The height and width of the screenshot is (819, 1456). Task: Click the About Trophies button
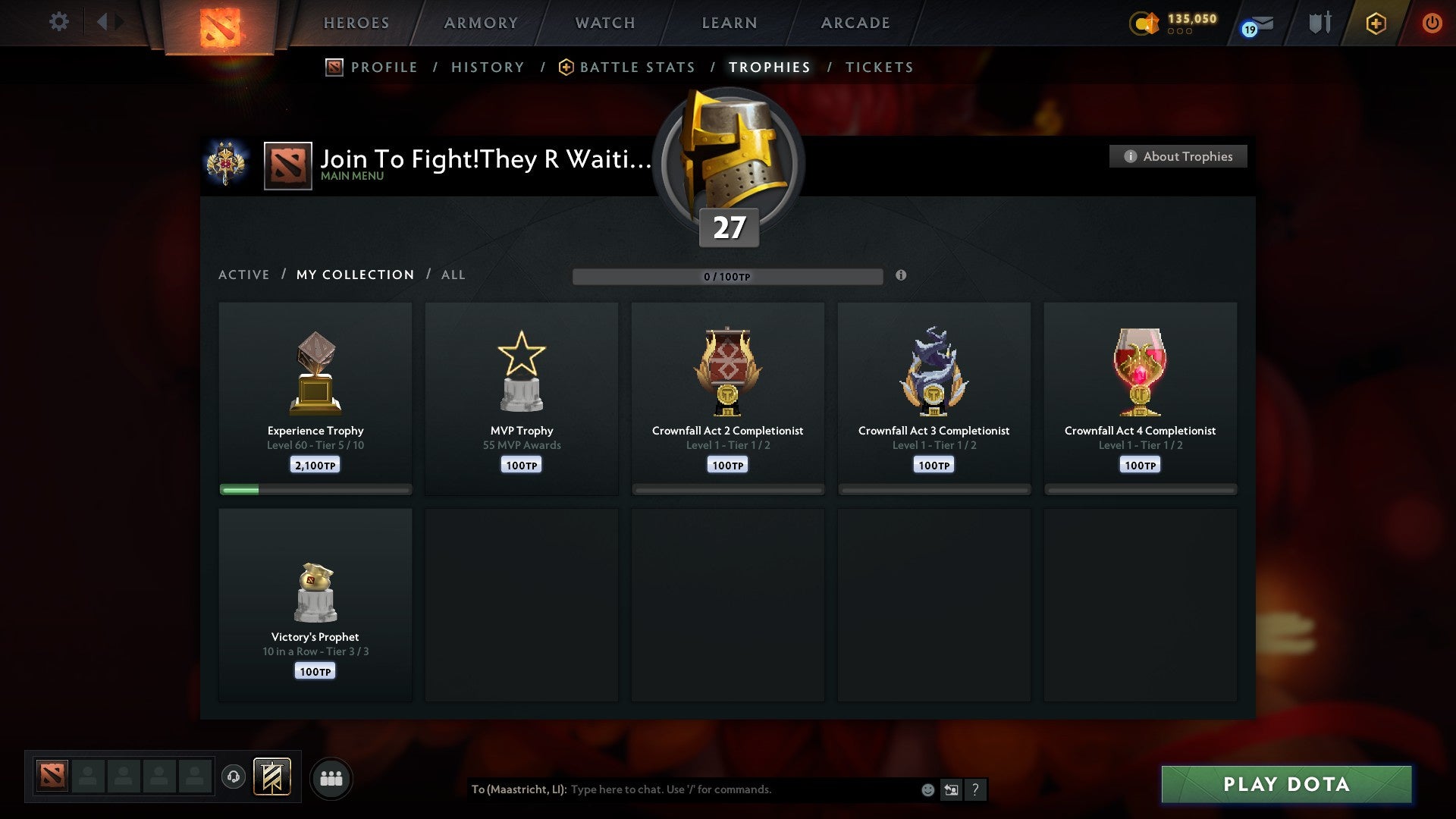pyautogui.click(x=1178, y=156)
